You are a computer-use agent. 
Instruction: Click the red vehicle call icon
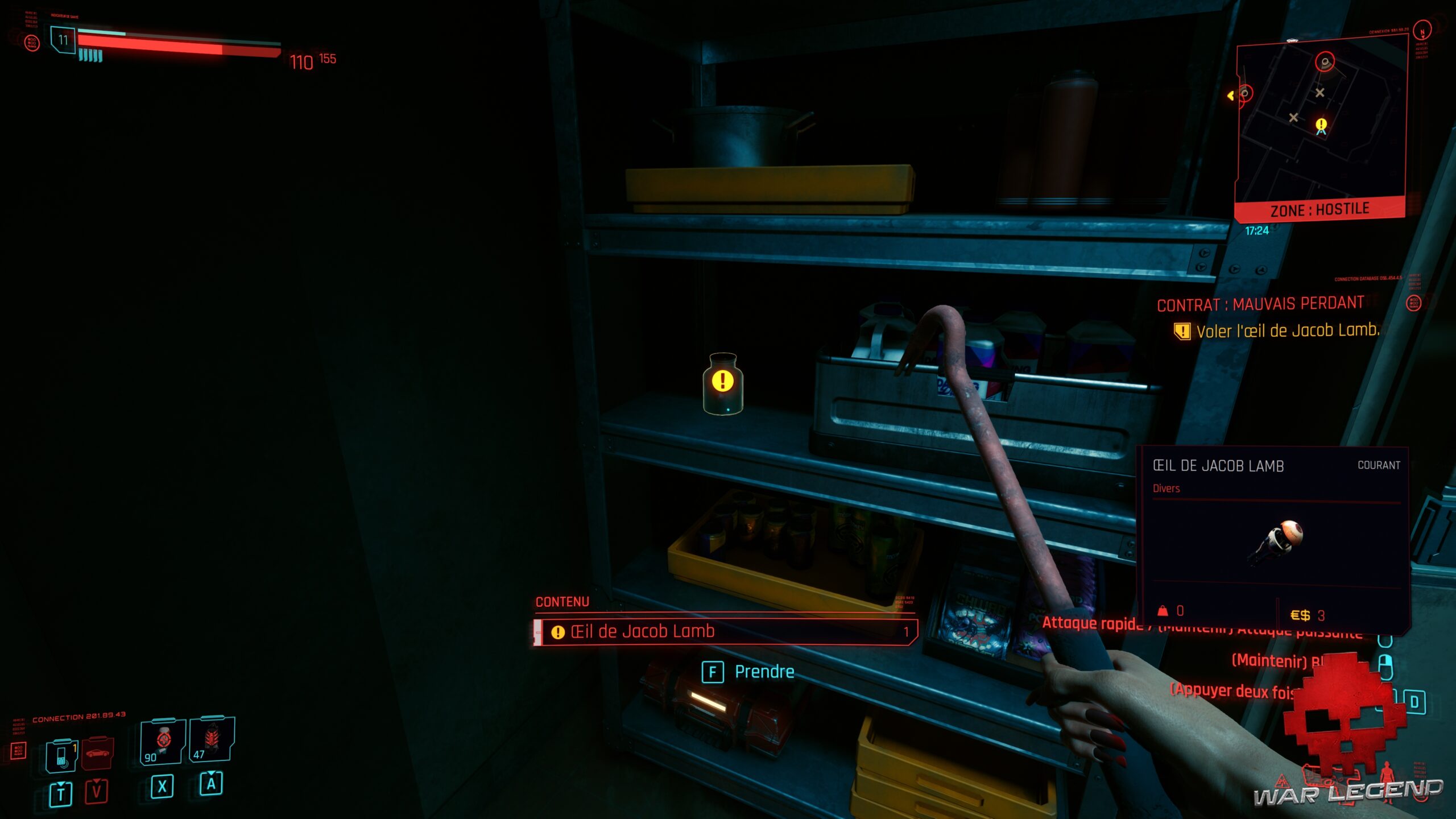tap(97, 754)
